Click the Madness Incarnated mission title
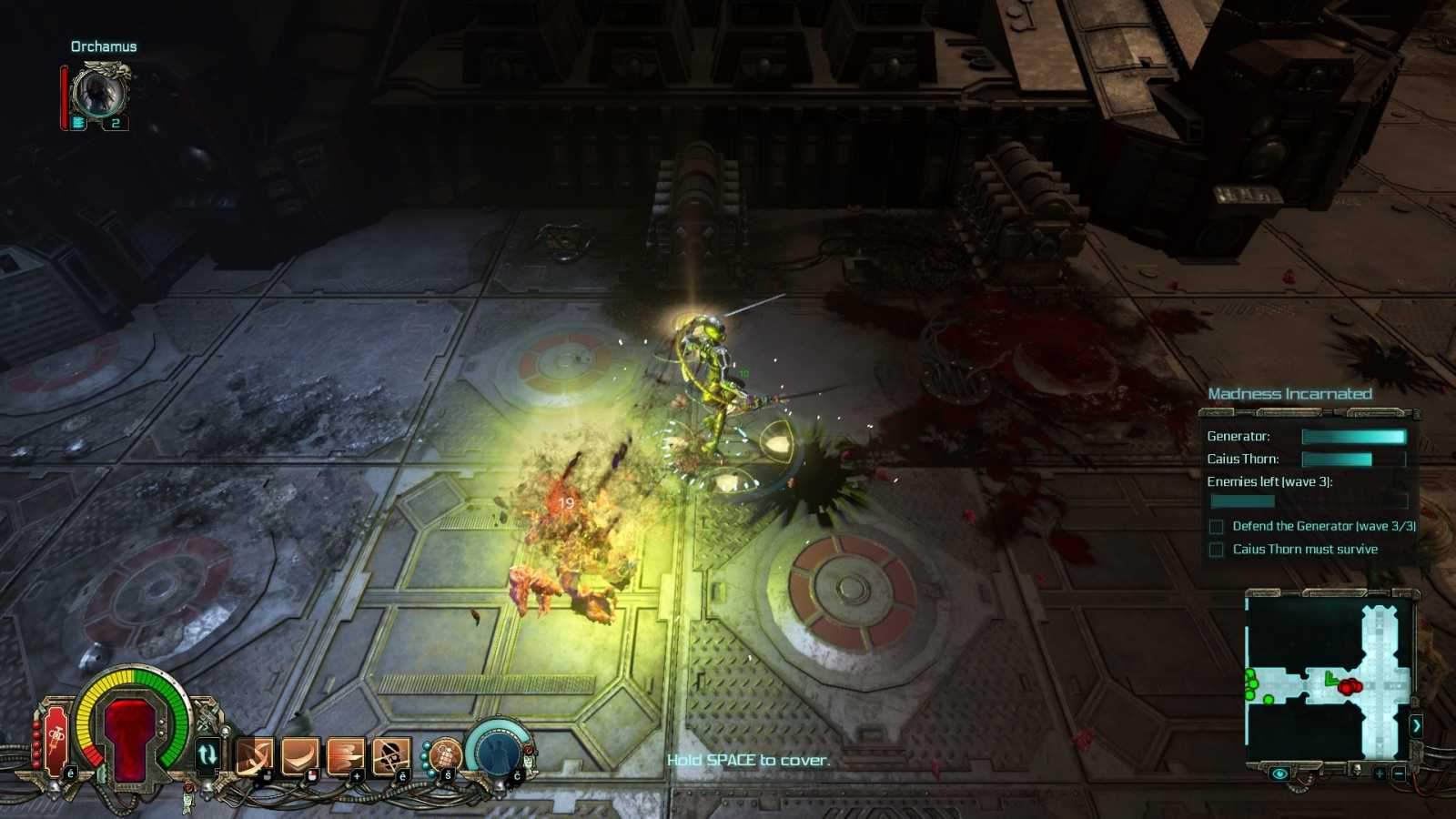Screen dimensions: 1456x819 pos(1289,394)
